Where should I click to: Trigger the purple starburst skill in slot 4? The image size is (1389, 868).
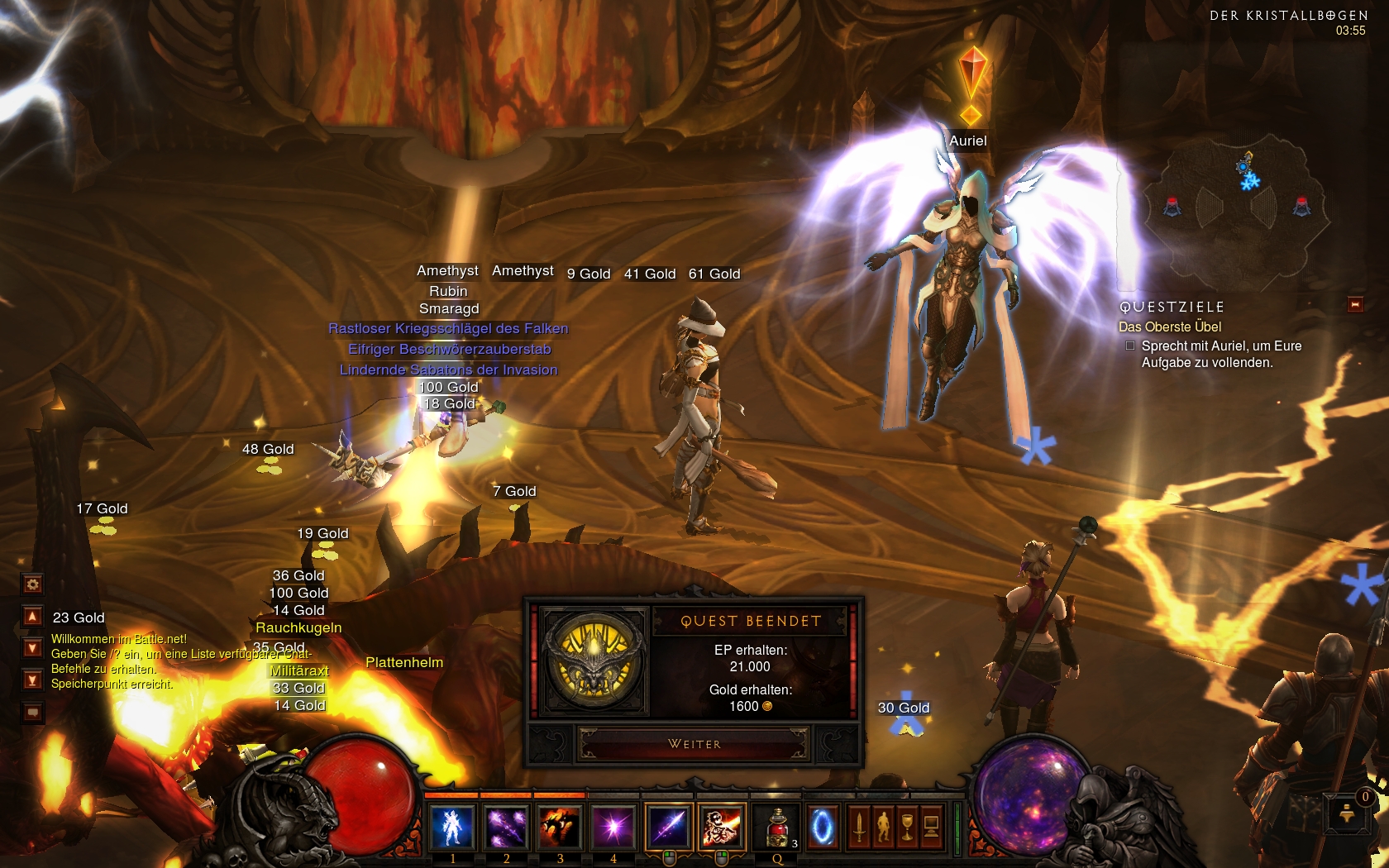click(x=613, y=827)
